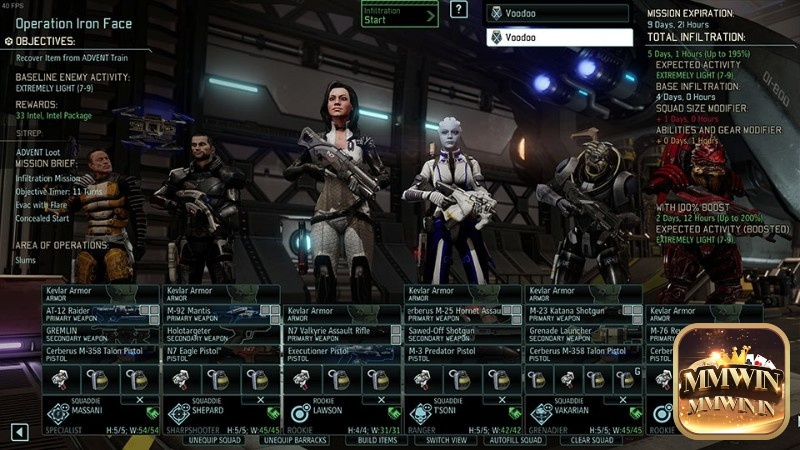Choose Unequip Barracks
The height and width of the screenshot is (450, 800).
(x=294, y=440)
